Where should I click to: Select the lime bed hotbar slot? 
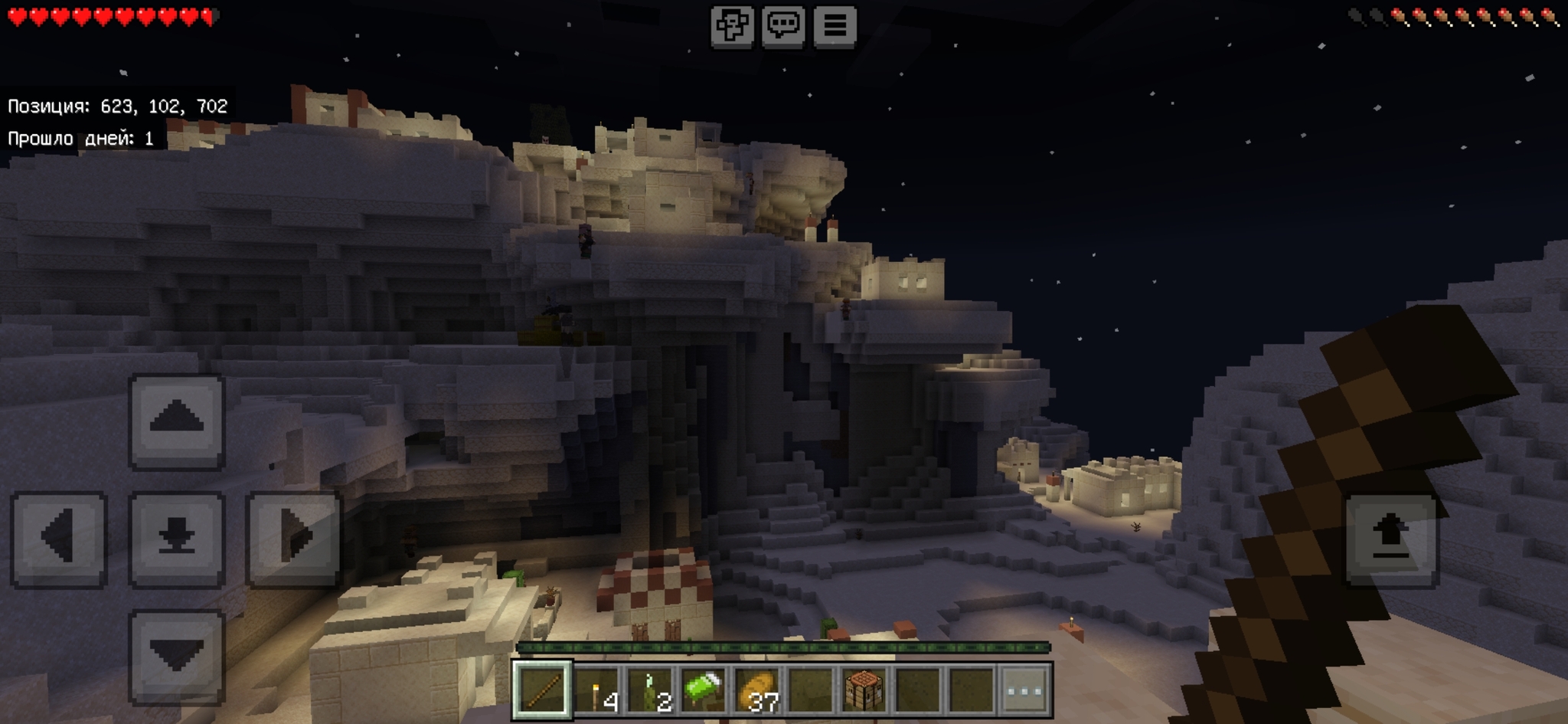(704, 690)
